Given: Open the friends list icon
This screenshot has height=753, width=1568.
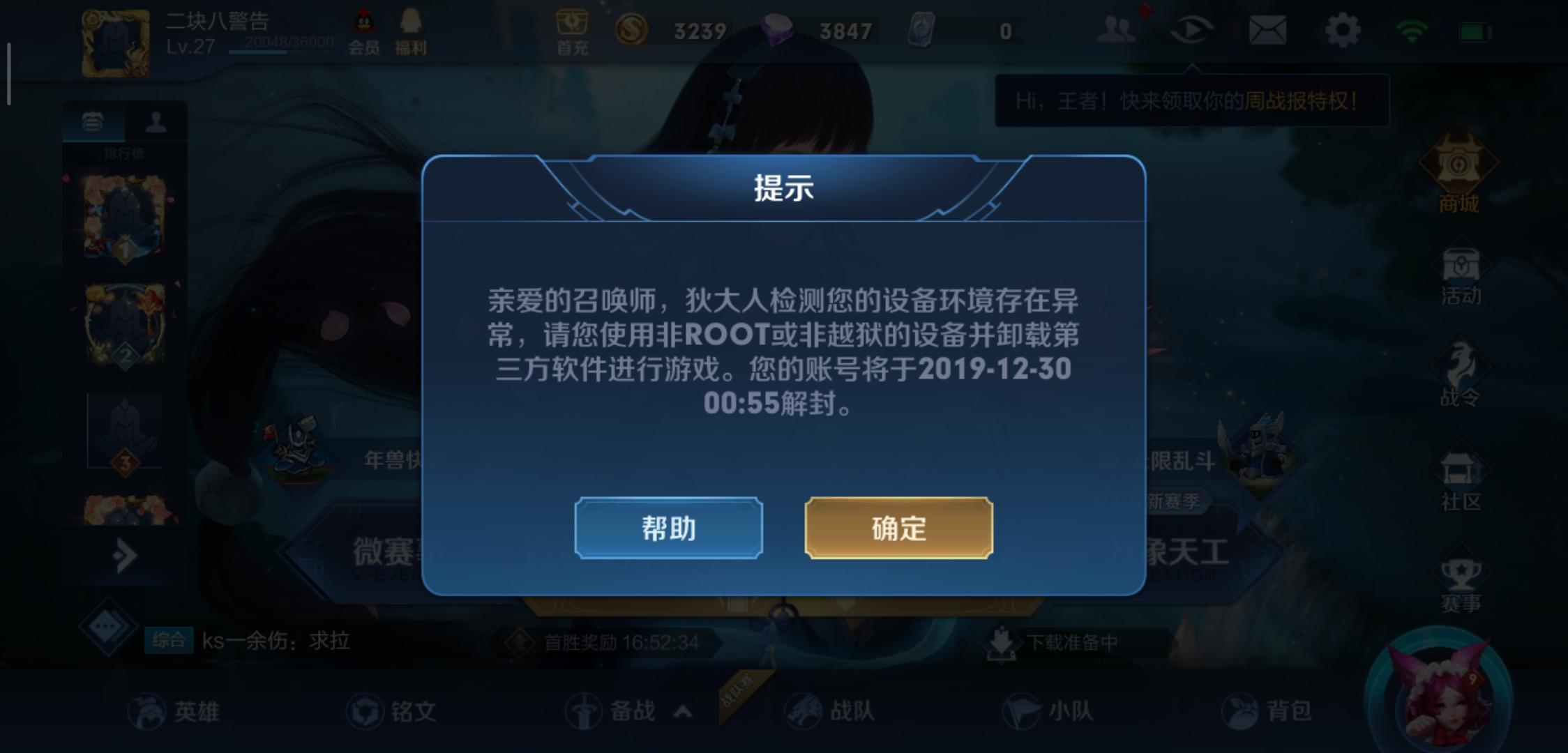Looking at the screenshot, I should point(1115,29).
